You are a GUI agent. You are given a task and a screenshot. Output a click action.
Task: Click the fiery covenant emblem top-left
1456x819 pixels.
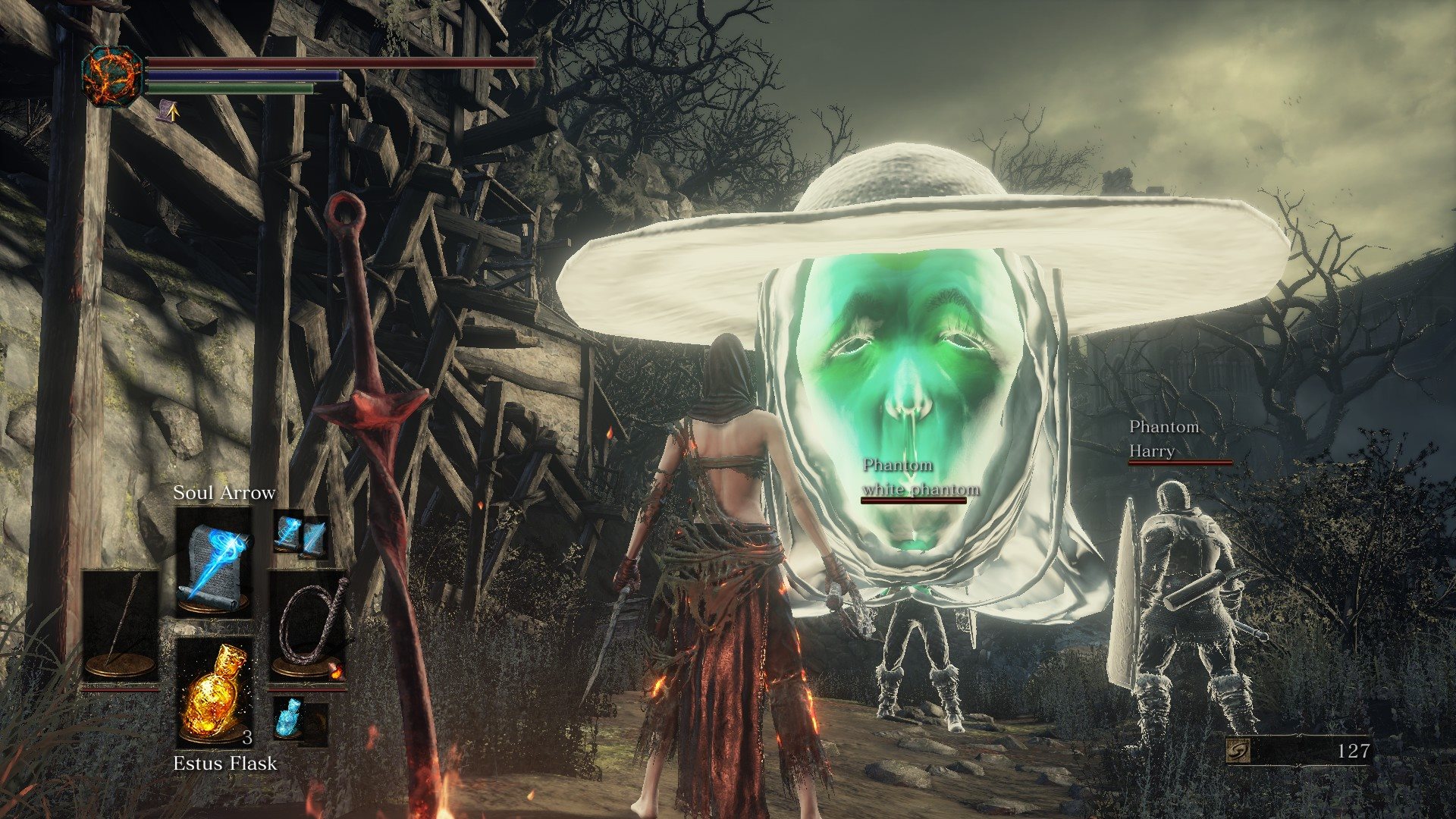(114, 76)
